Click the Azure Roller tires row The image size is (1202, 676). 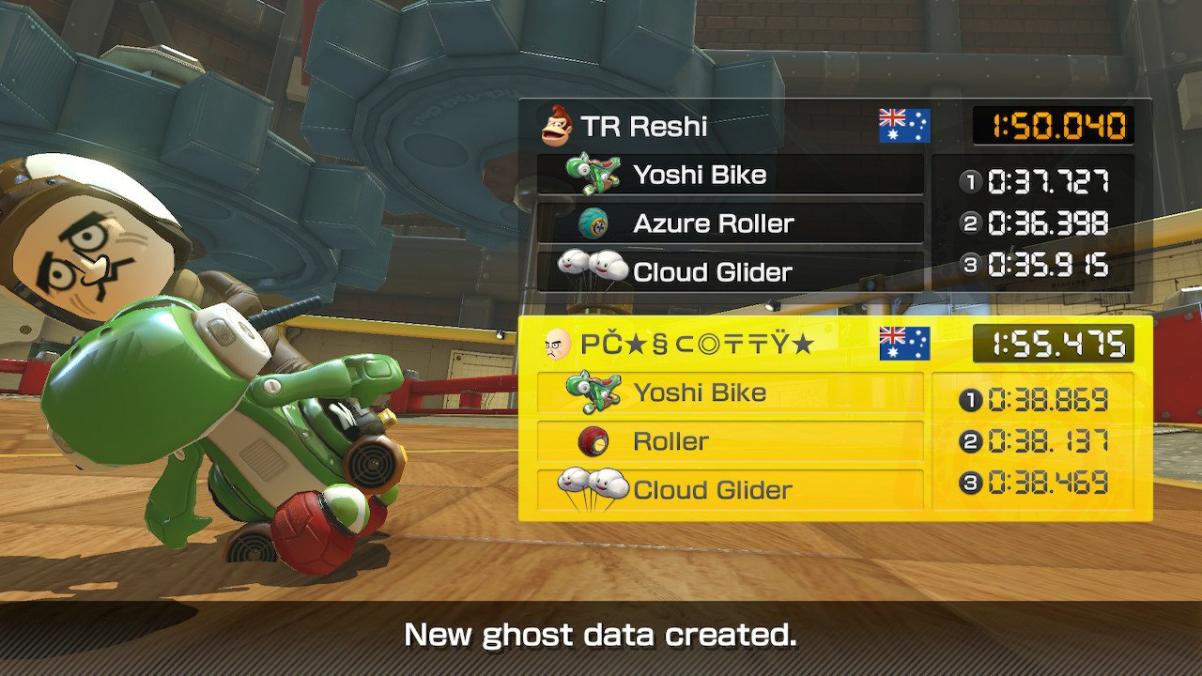pos(730,223)
